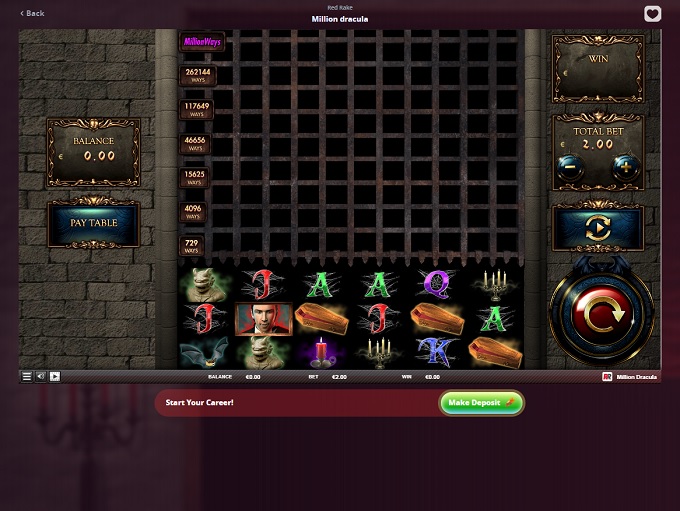Add game to favorites with heart icon
This screenshot has height=511, width=680.
click(652, 14)
